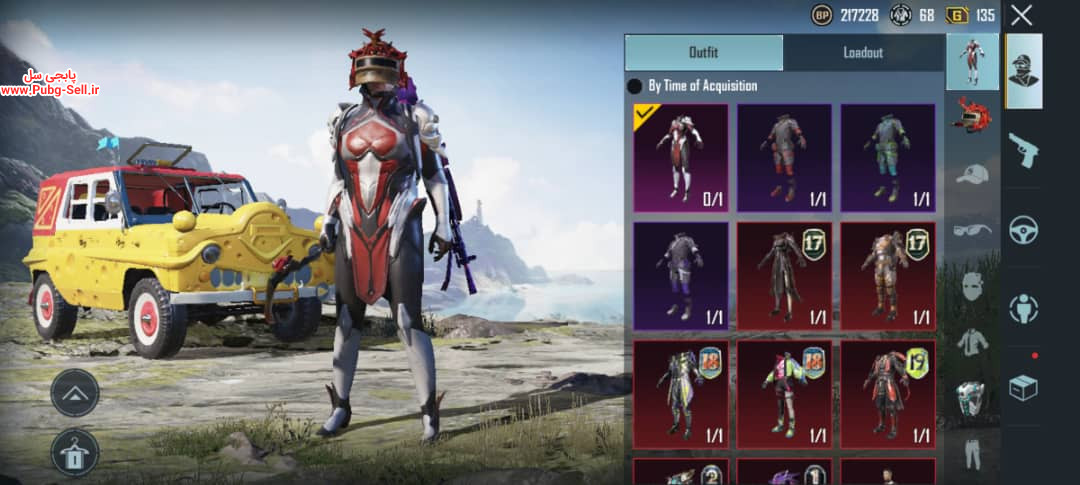This screenshot has width=1080, height=485.
Task: Show the face mask subcategory
Action: click(972, 285)
